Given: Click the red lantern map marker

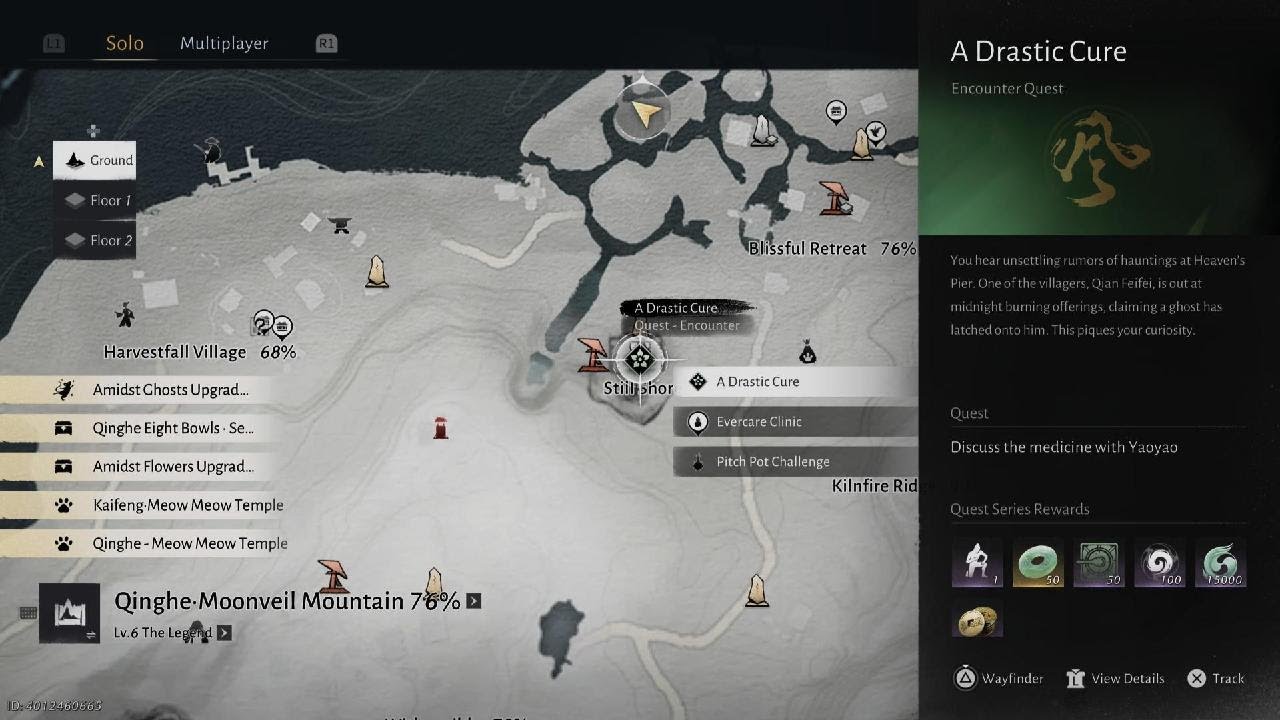Looking at the screenshot, I should pos(440,428).
